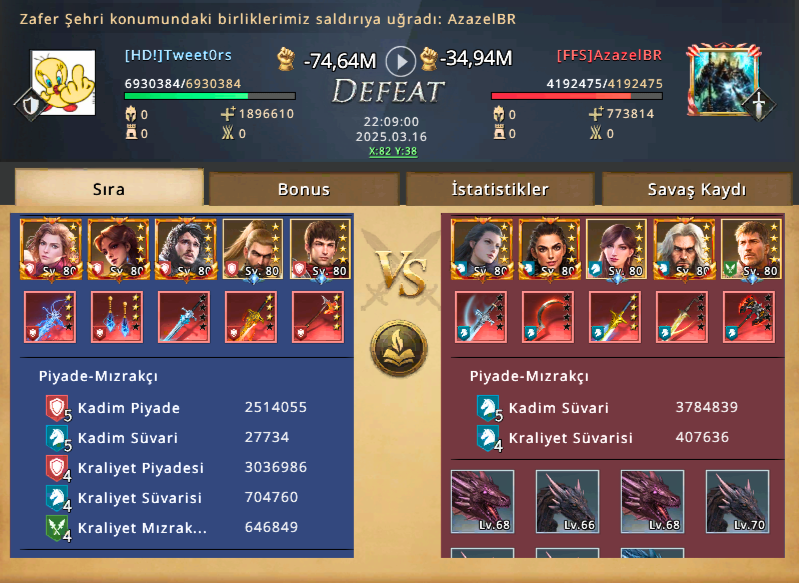
Task: Inspect the Lv.66 dragon slot
Action: [566, 500]
